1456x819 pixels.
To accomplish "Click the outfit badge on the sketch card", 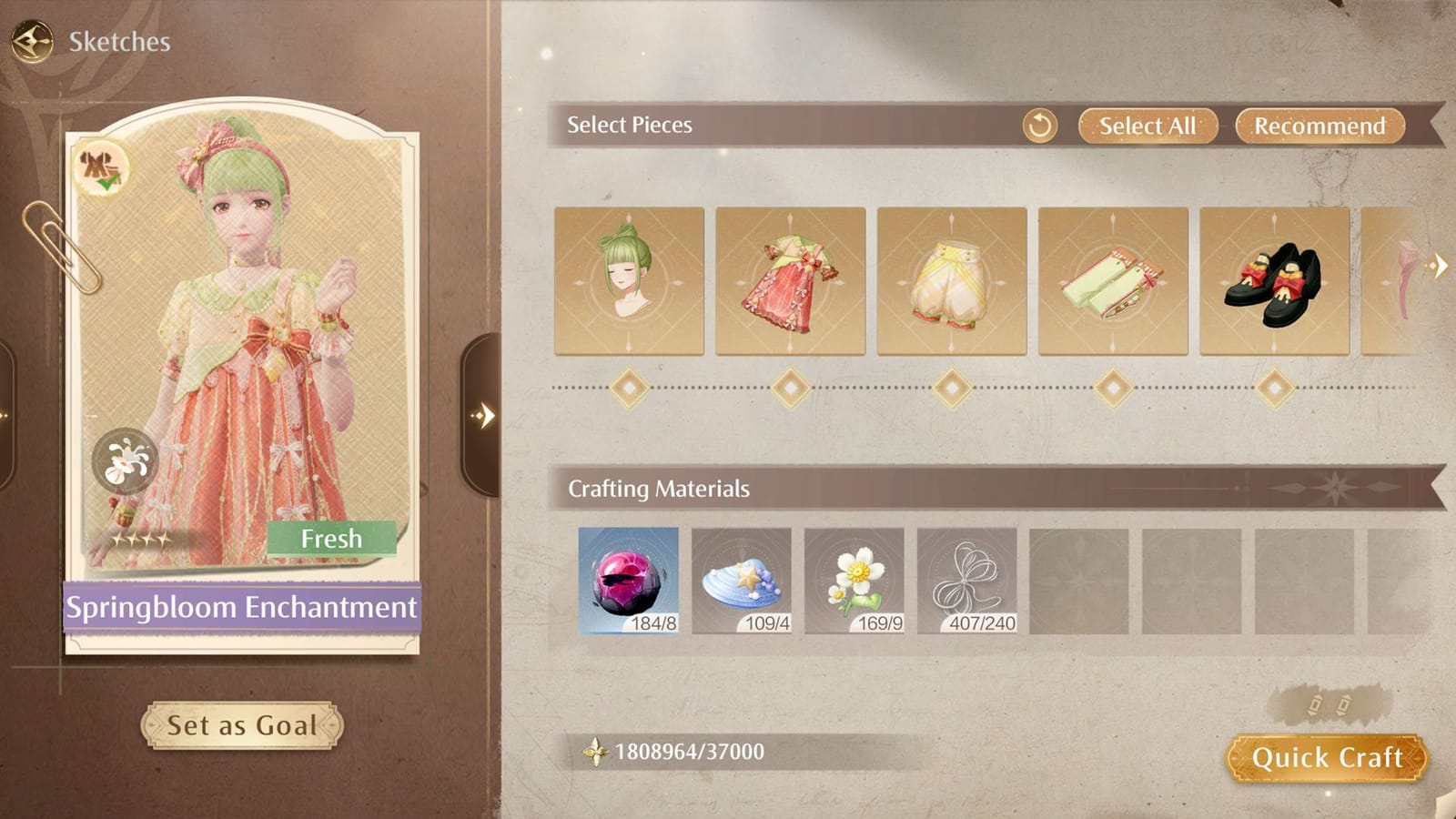I will click(103, 169).
